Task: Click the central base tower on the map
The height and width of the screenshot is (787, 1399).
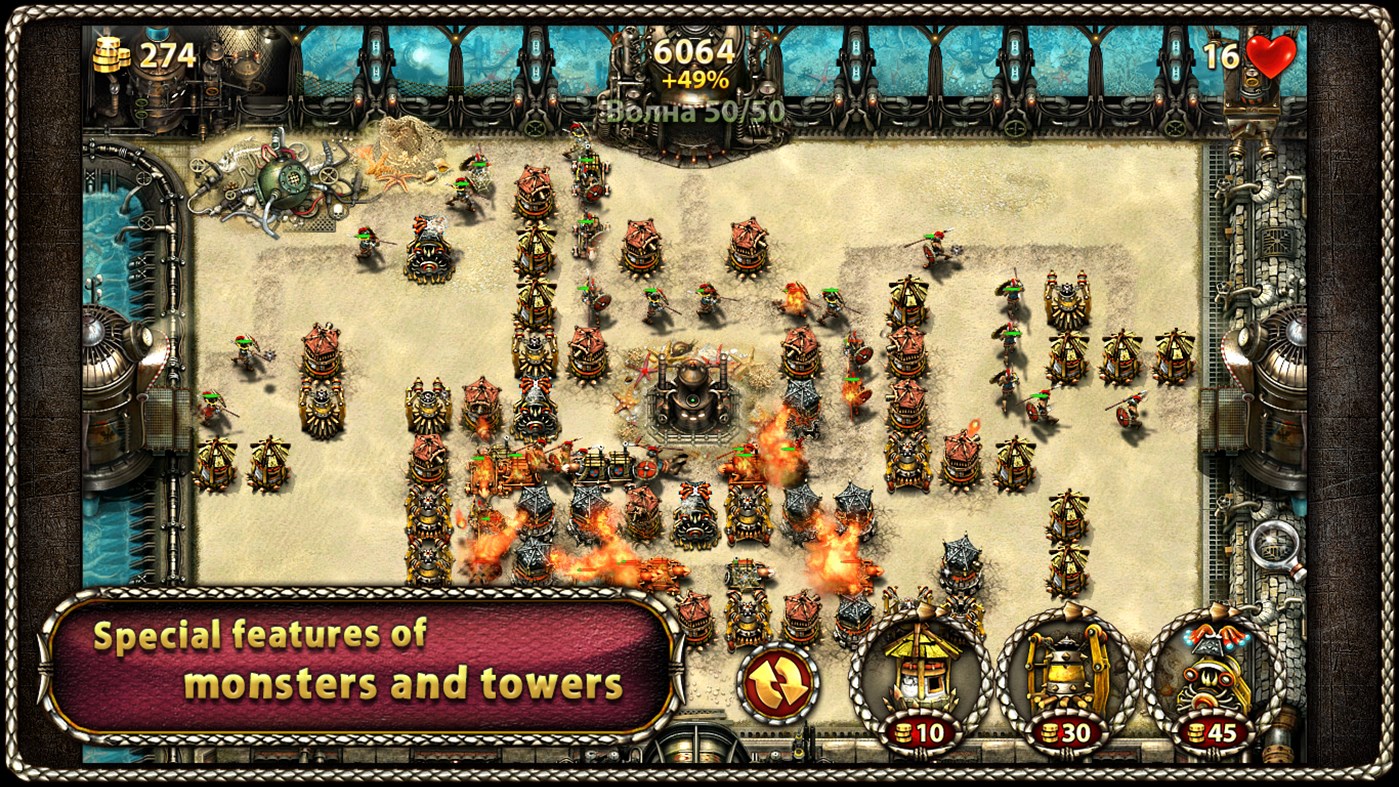Action: pos(690,400)
